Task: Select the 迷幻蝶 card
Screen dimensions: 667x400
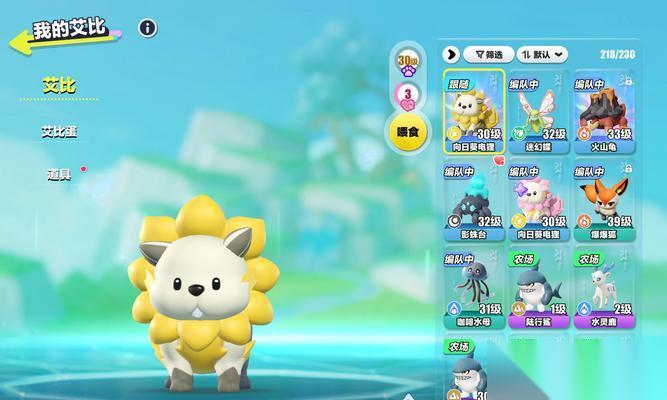Action: (x=538, y=113)
